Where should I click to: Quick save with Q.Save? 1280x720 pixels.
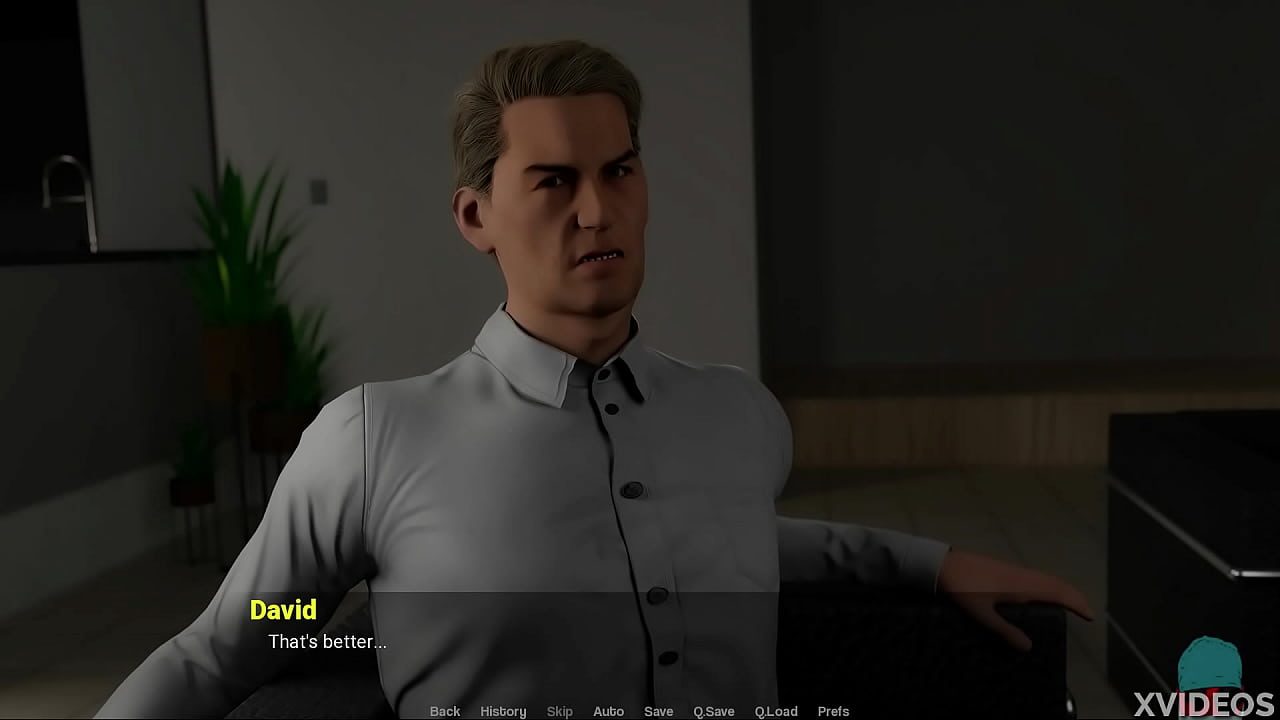point(714,711)
